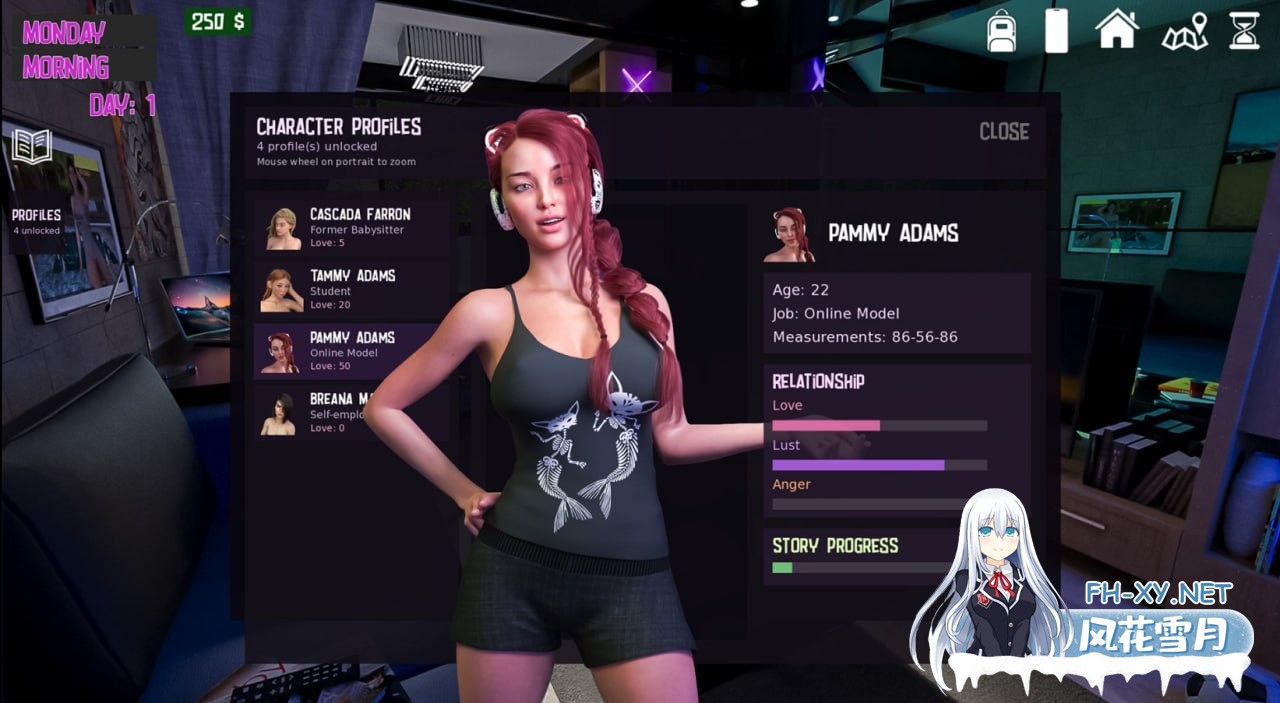This screenshot has height=703, width=1280.
Task: Open the backpack inventory icon
Action: click(1001, 31)
